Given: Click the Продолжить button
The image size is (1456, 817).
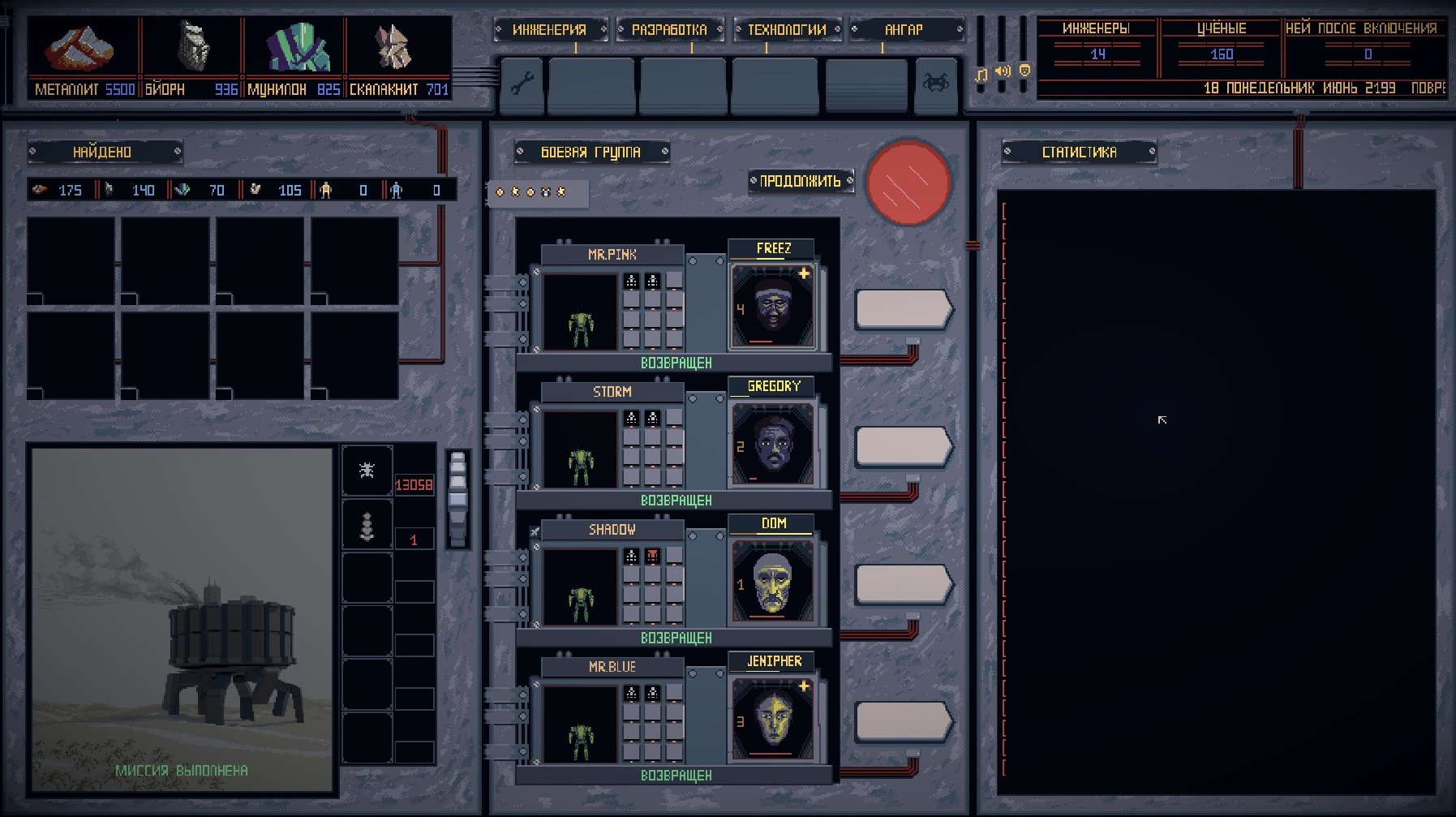Looking at the screenshot, I should pyautogui.click(x=801, y=181).
